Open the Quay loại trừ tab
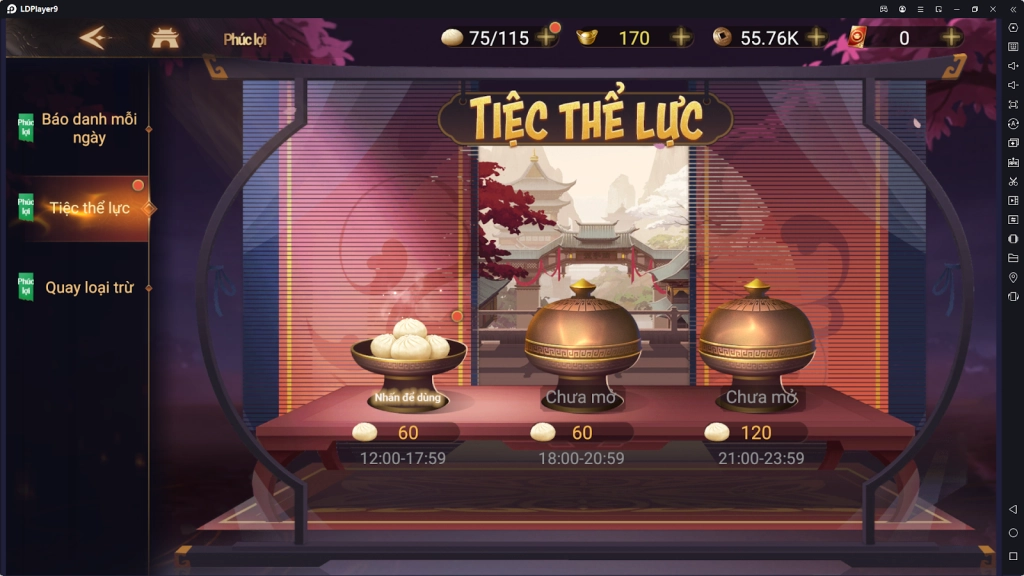1024x576 pixels. (x=88, y=288)
